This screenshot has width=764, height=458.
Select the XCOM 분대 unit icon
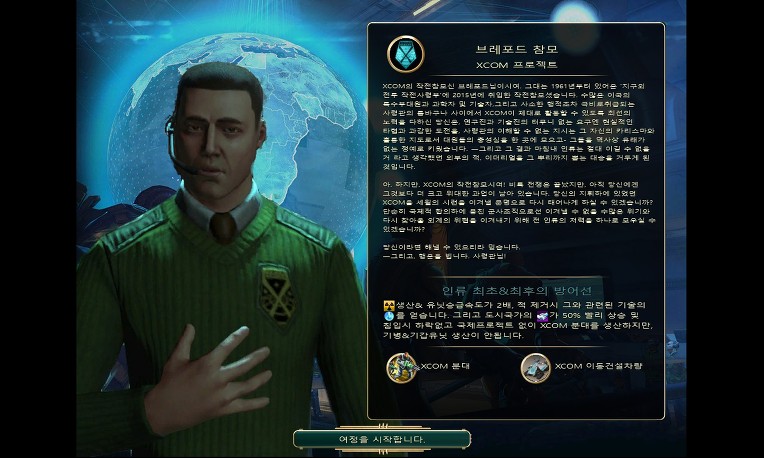point(402,367)
